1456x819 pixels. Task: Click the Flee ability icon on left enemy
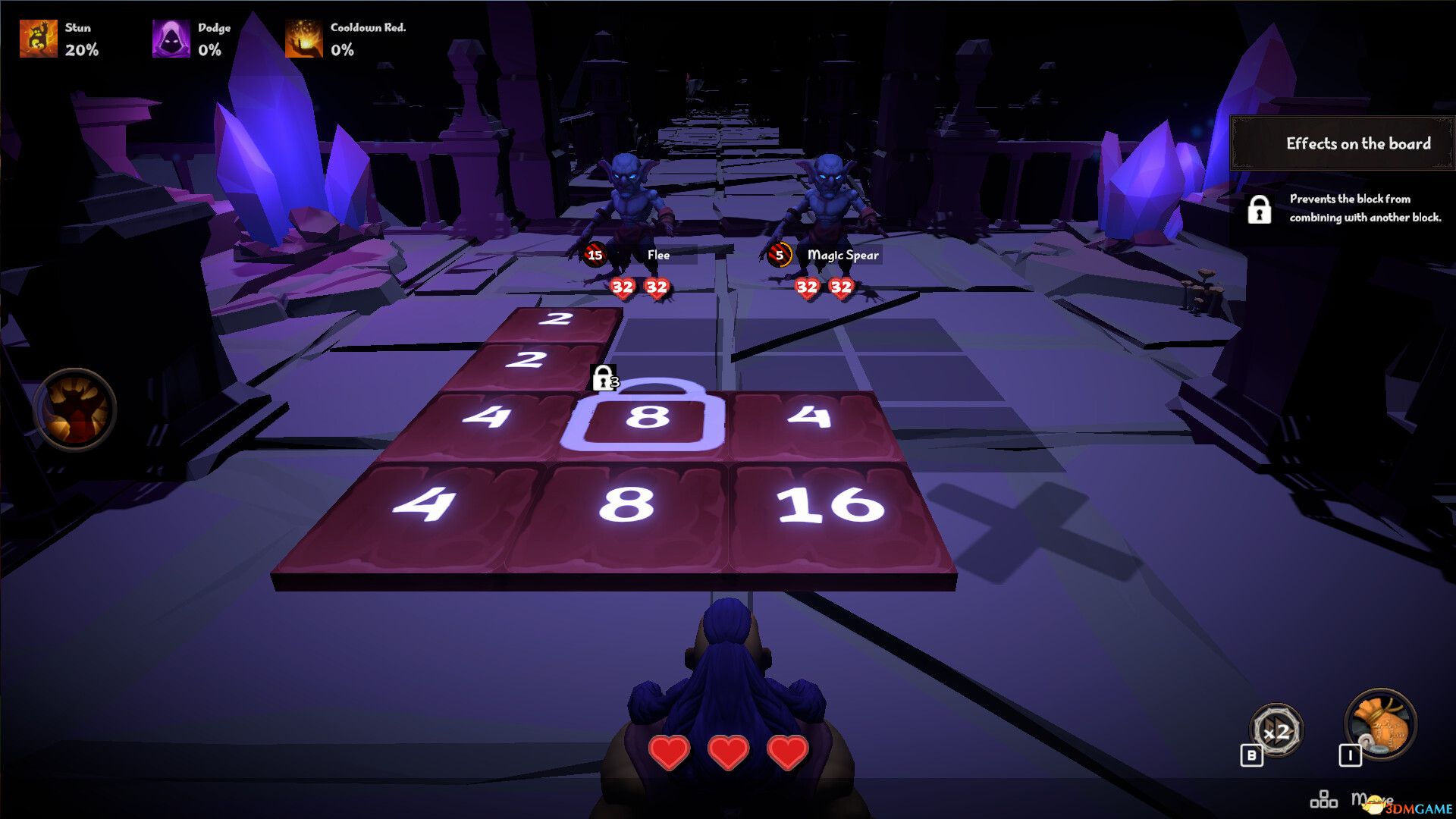595,256
